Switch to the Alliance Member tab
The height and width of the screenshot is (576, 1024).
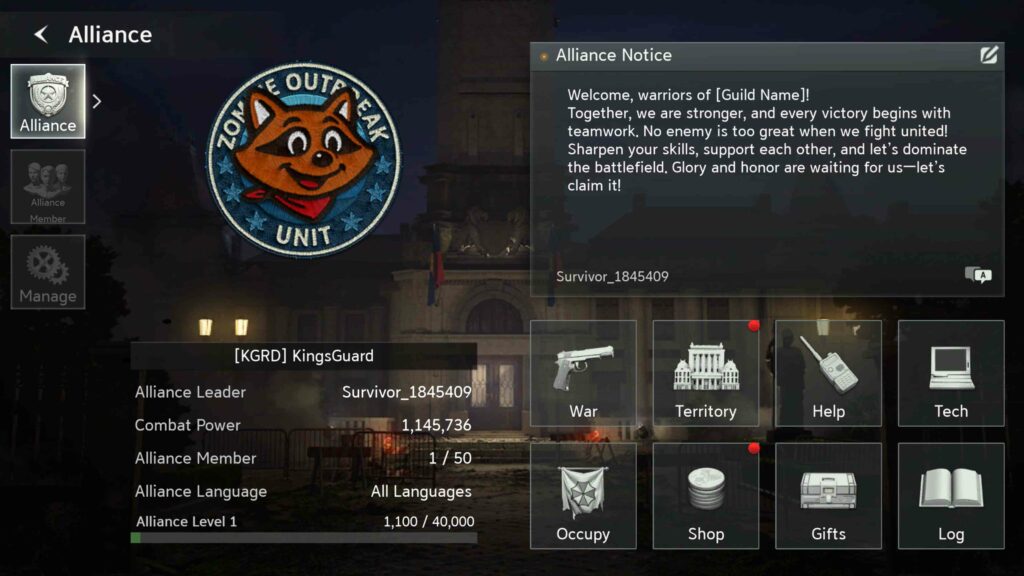[48, 187]
